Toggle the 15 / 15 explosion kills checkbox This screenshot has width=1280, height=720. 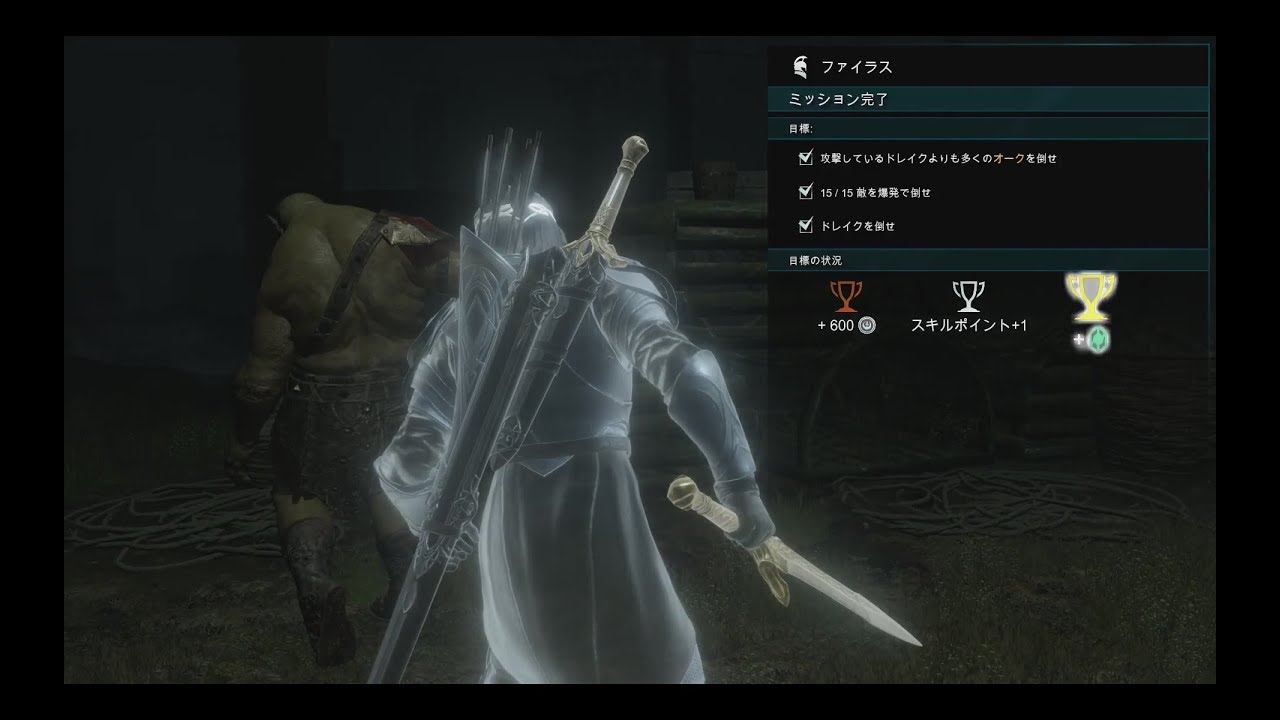point(806,192)
